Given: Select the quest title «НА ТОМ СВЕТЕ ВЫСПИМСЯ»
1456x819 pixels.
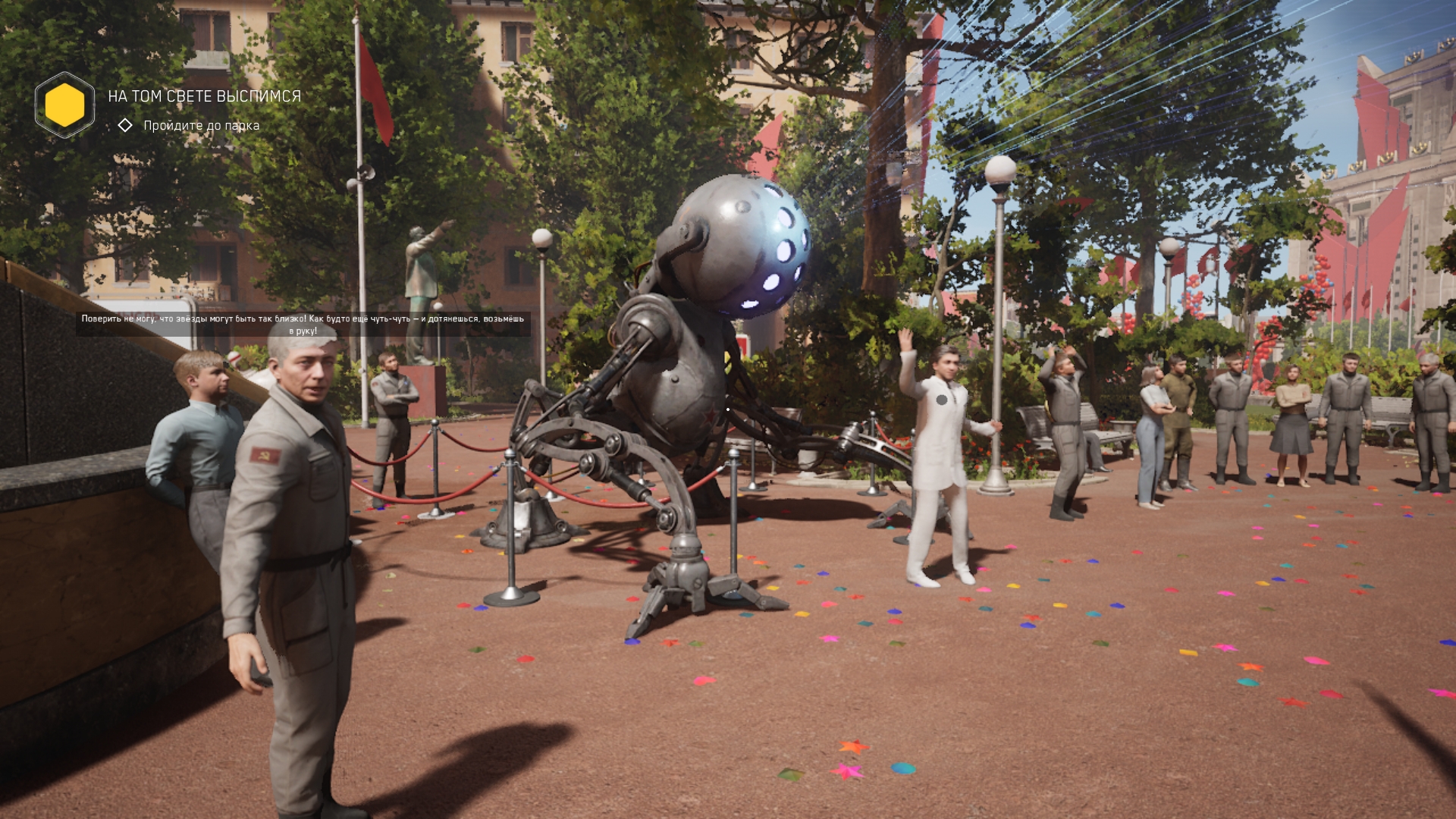Looking at the screenshot, I should (204, 96).
